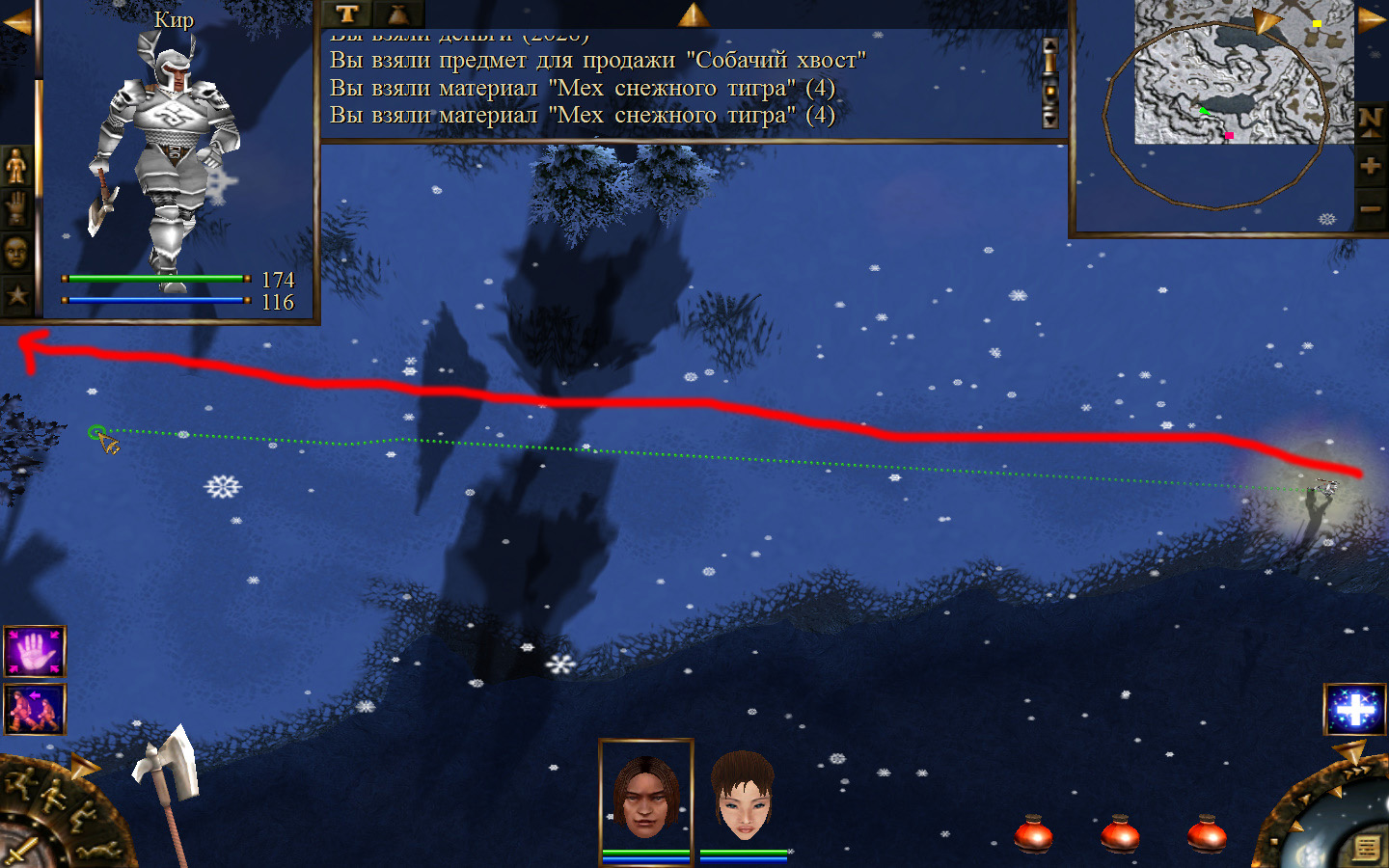Screen dimensions: 1389x868
Task: Open the journal scroll icon
Action: pos(1366,848)
